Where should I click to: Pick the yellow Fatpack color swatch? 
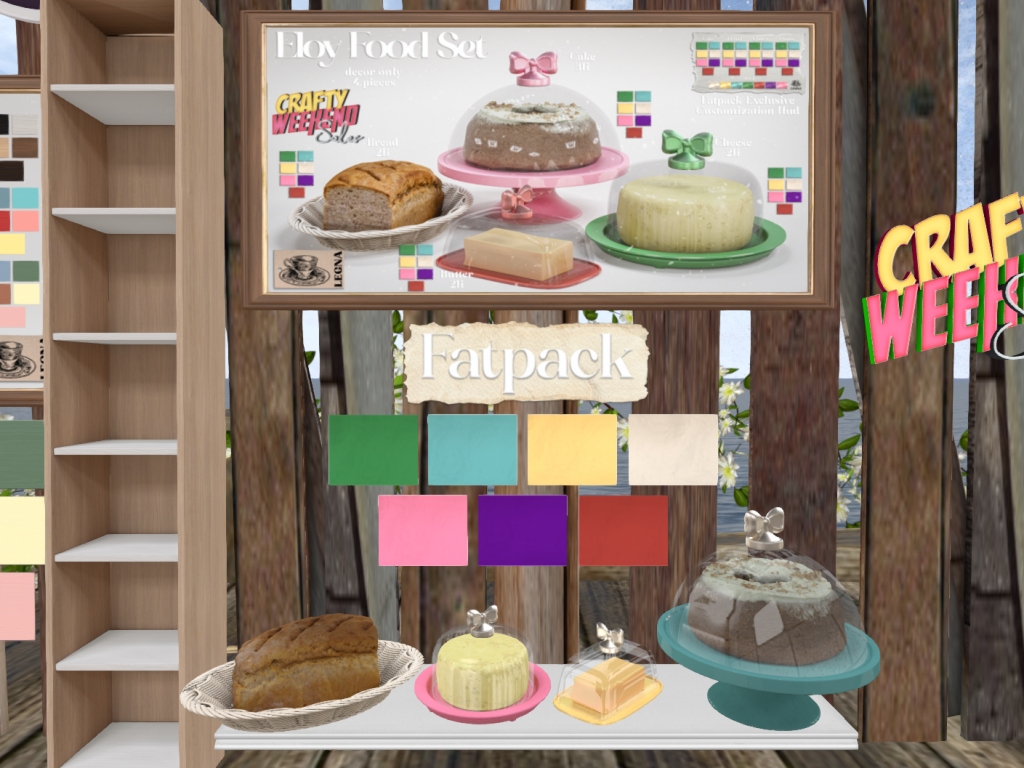572,450
